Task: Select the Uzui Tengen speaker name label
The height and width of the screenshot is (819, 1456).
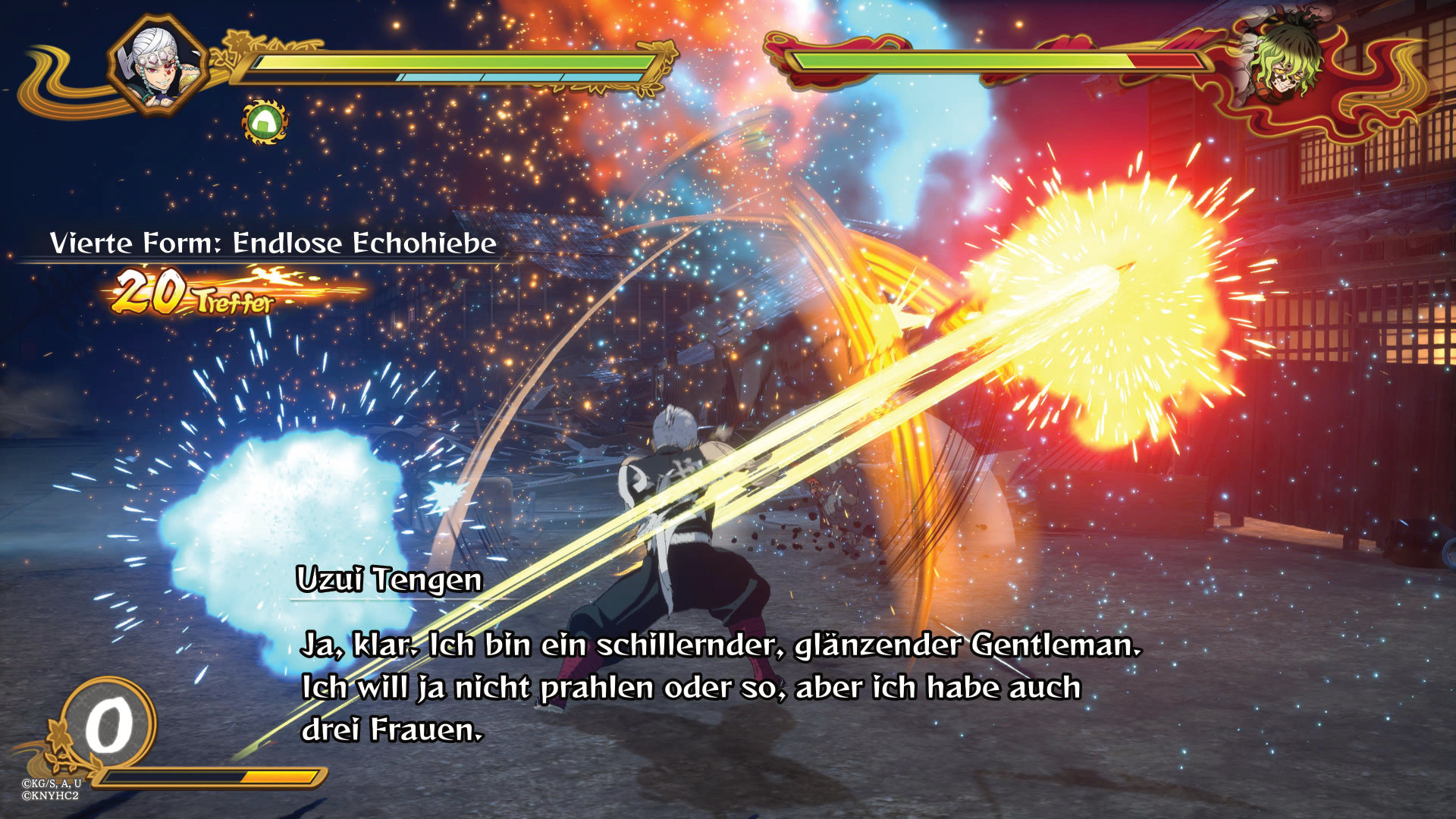Action: pos(388,582)
